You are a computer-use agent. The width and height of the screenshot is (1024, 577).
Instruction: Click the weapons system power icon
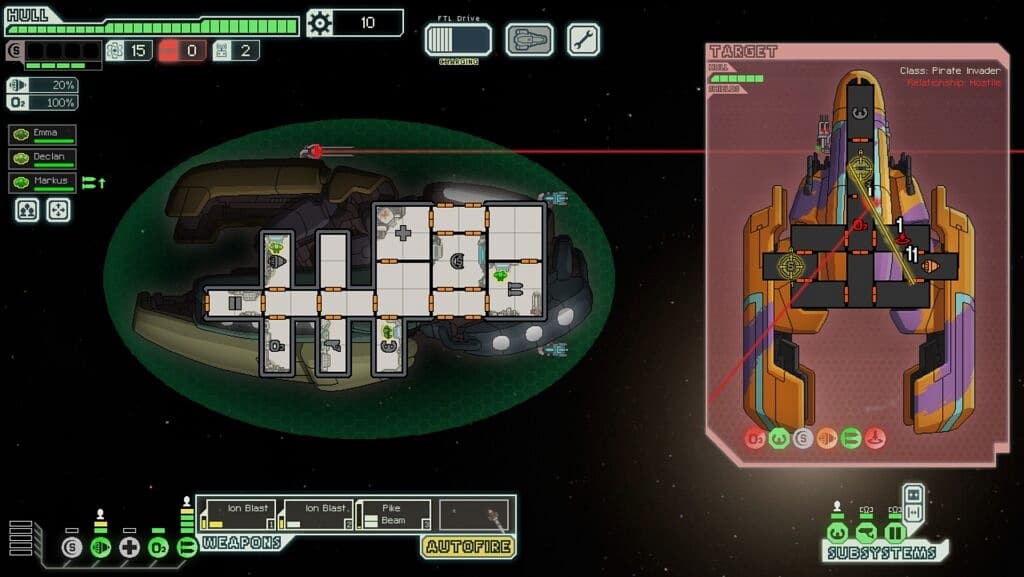[x=187, y=547]
